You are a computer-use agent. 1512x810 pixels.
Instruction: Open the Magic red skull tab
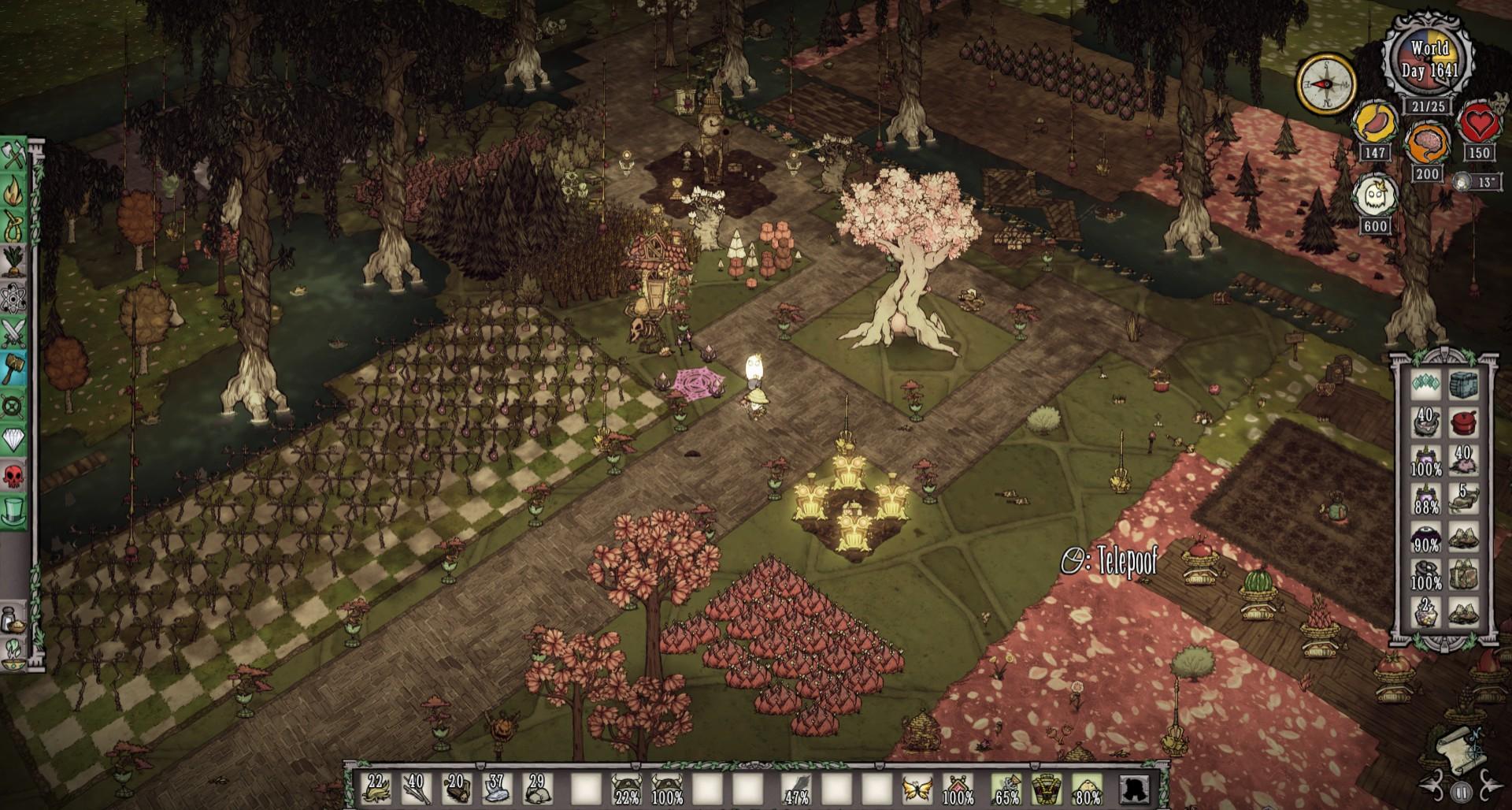(x=14, y=475)
